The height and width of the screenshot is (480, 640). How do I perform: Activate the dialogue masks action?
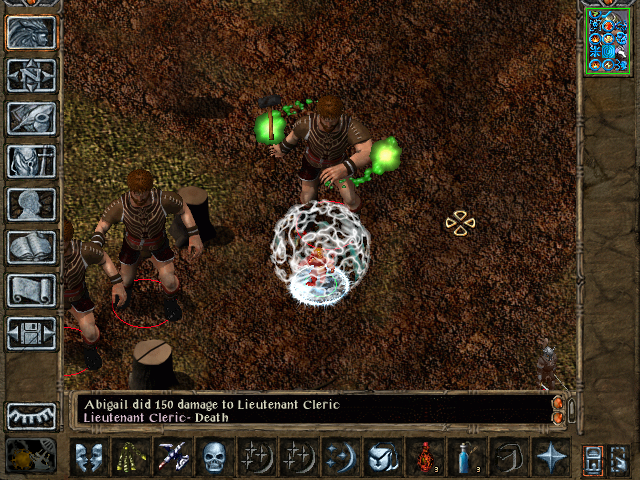88,457
